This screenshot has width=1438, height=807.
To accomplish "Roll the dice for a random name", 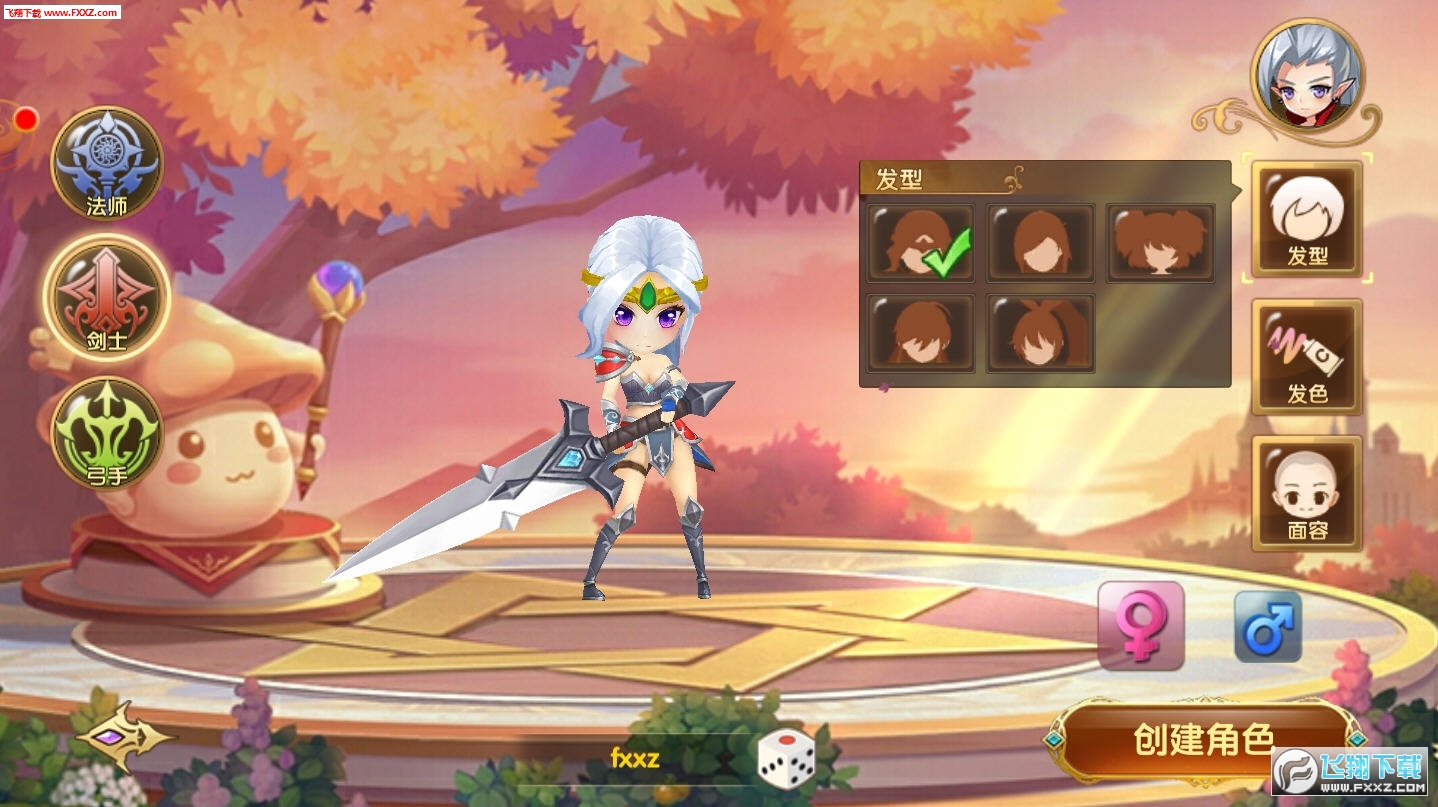I will (x=785, y=759).
